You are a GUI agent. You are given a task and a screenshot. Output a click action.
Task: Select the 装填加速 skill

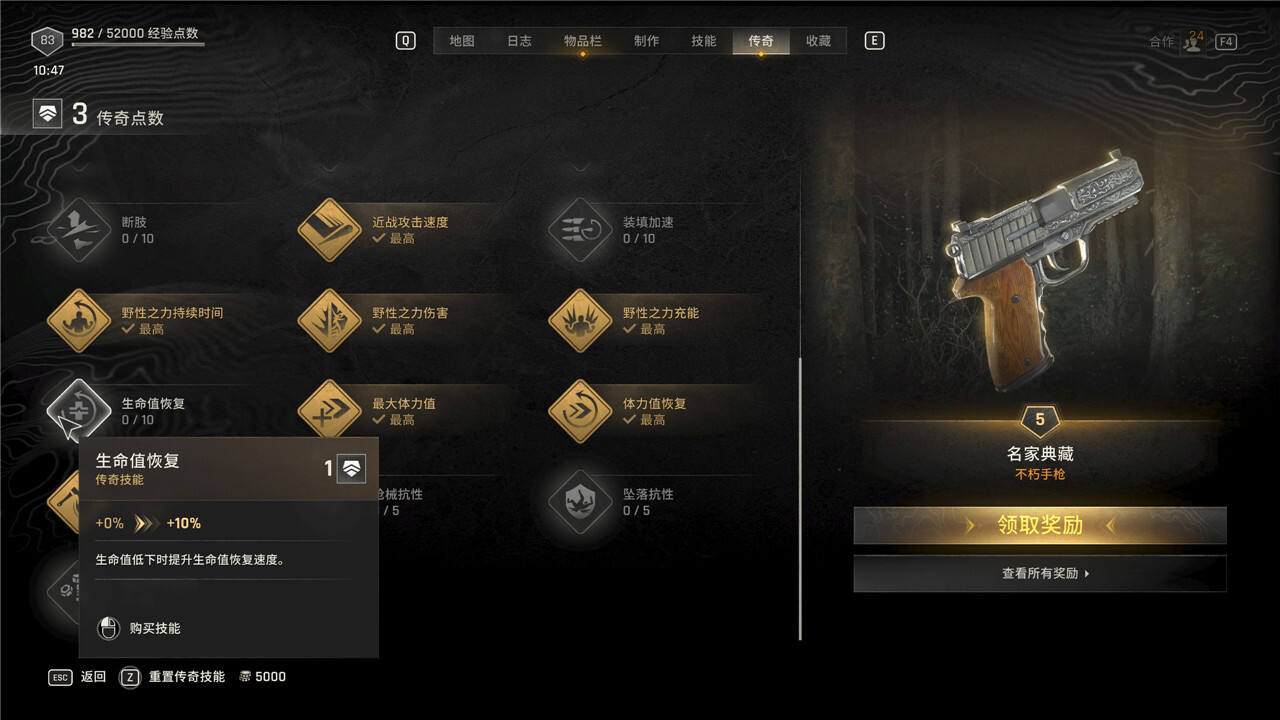click(580, 230)
